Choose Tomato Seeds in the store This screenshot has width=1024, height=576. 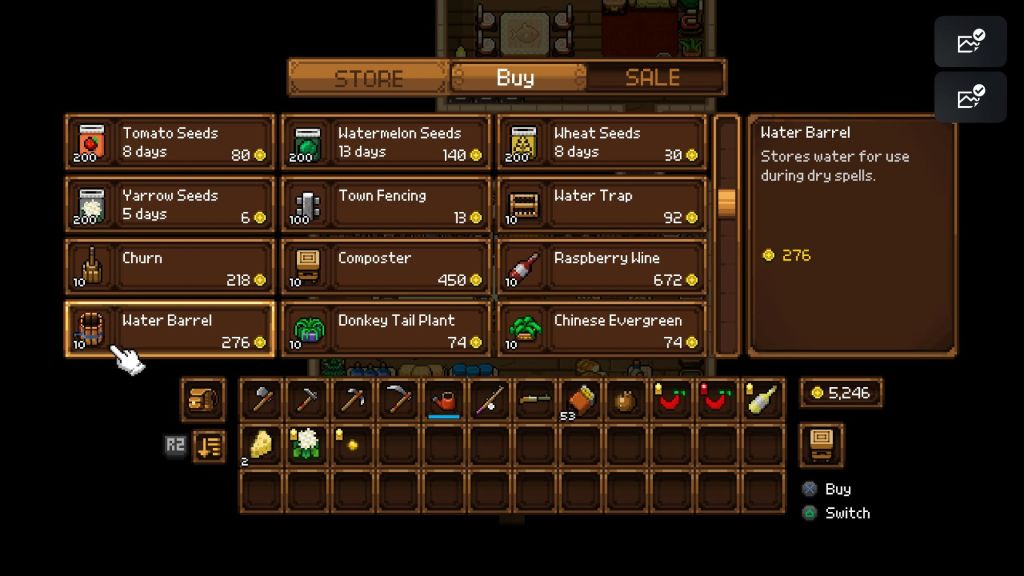170,142
